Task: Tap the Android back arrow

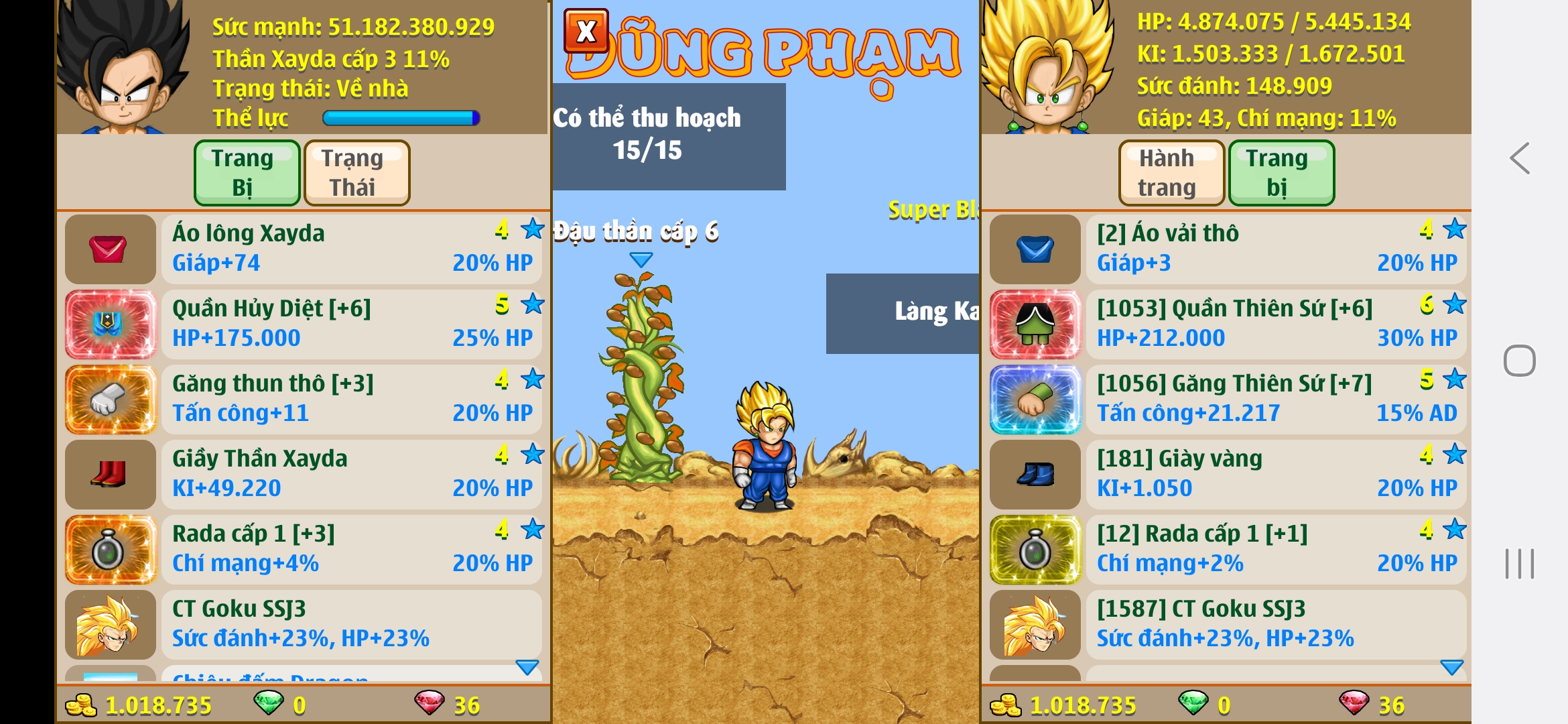Action: (x=1520, y=159)
